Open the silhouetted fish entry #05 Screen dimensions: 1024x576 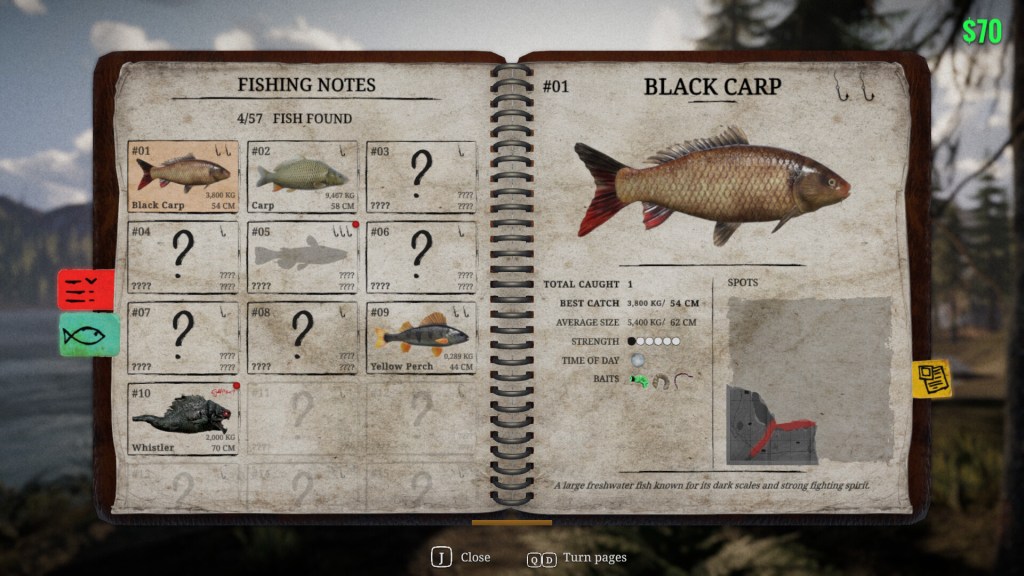[x=302, y=257]
